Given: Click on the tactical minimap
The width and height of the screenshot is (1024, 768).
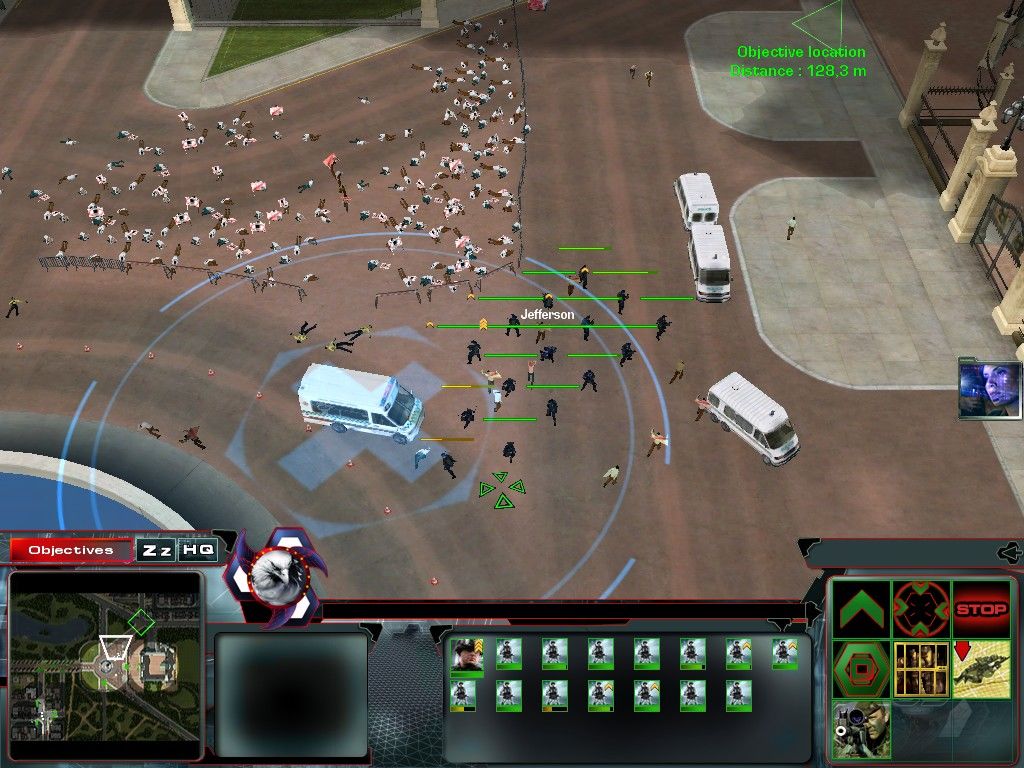Looking at the screenshot, I should 105,665.
